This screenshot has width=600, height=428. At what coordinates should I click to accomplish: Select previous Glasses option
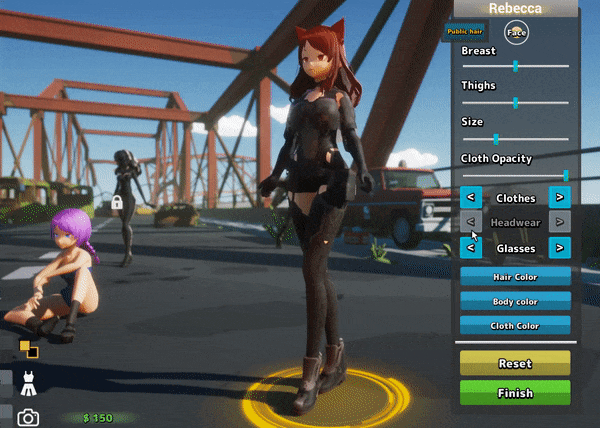click(x=471, y=247)
